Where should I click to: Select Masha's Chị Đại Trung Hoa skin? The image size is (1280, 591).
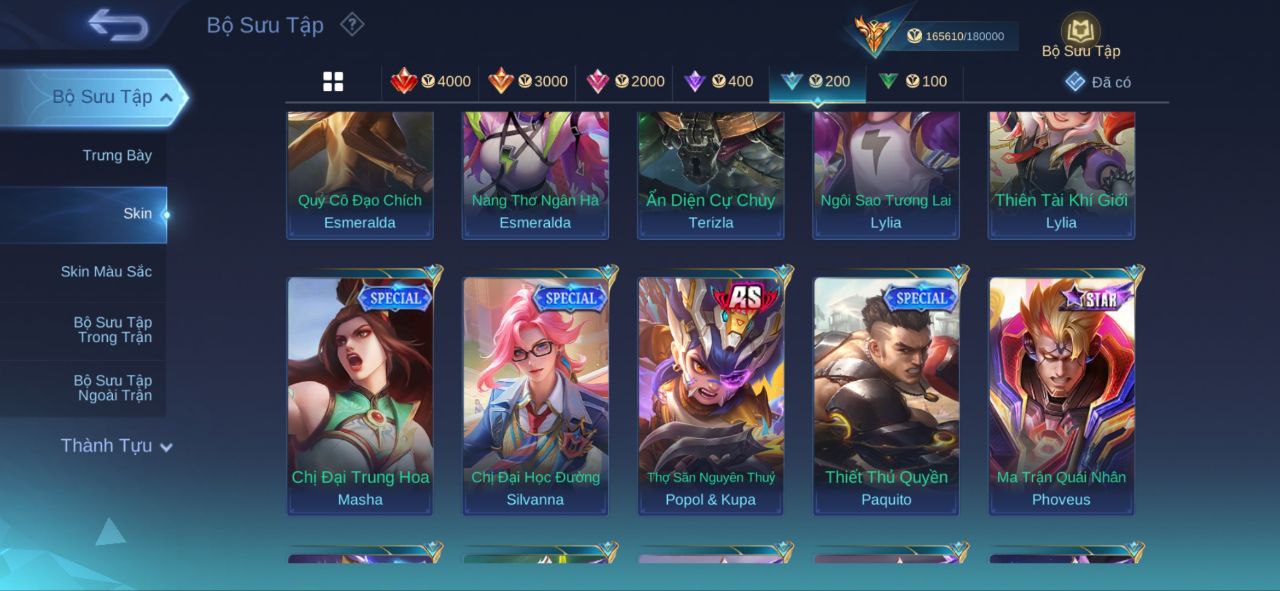[360, 395]
